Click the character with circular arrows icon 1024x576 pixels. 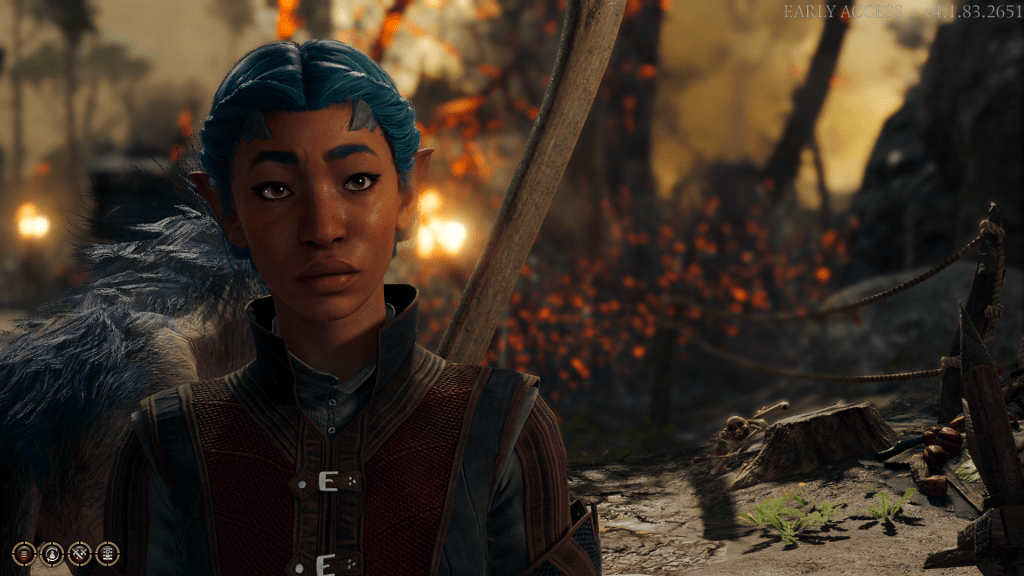tap(51, 553)
